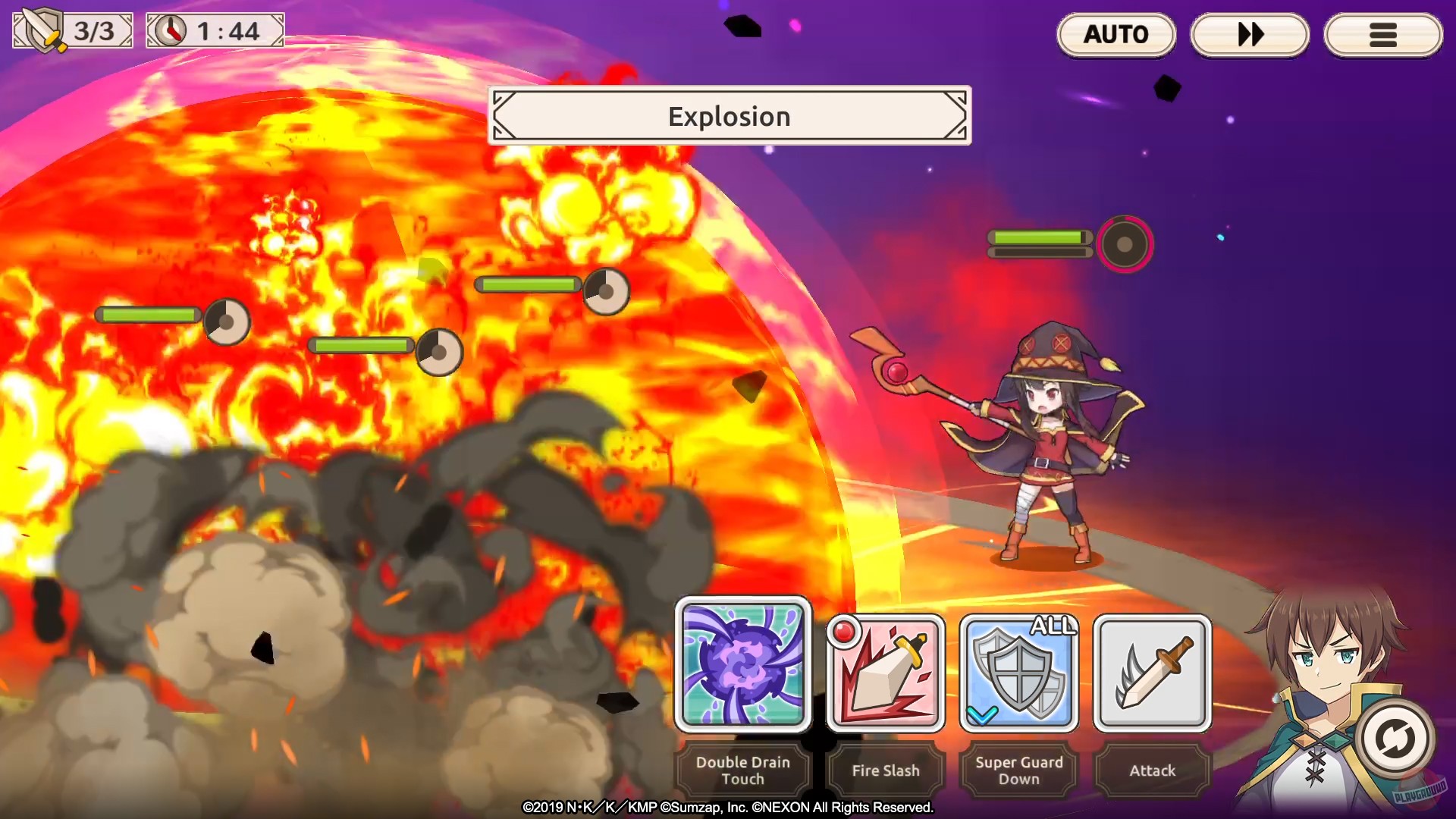Click the battle timer clock icon
1456x819 pixels.
click(172, 30)
